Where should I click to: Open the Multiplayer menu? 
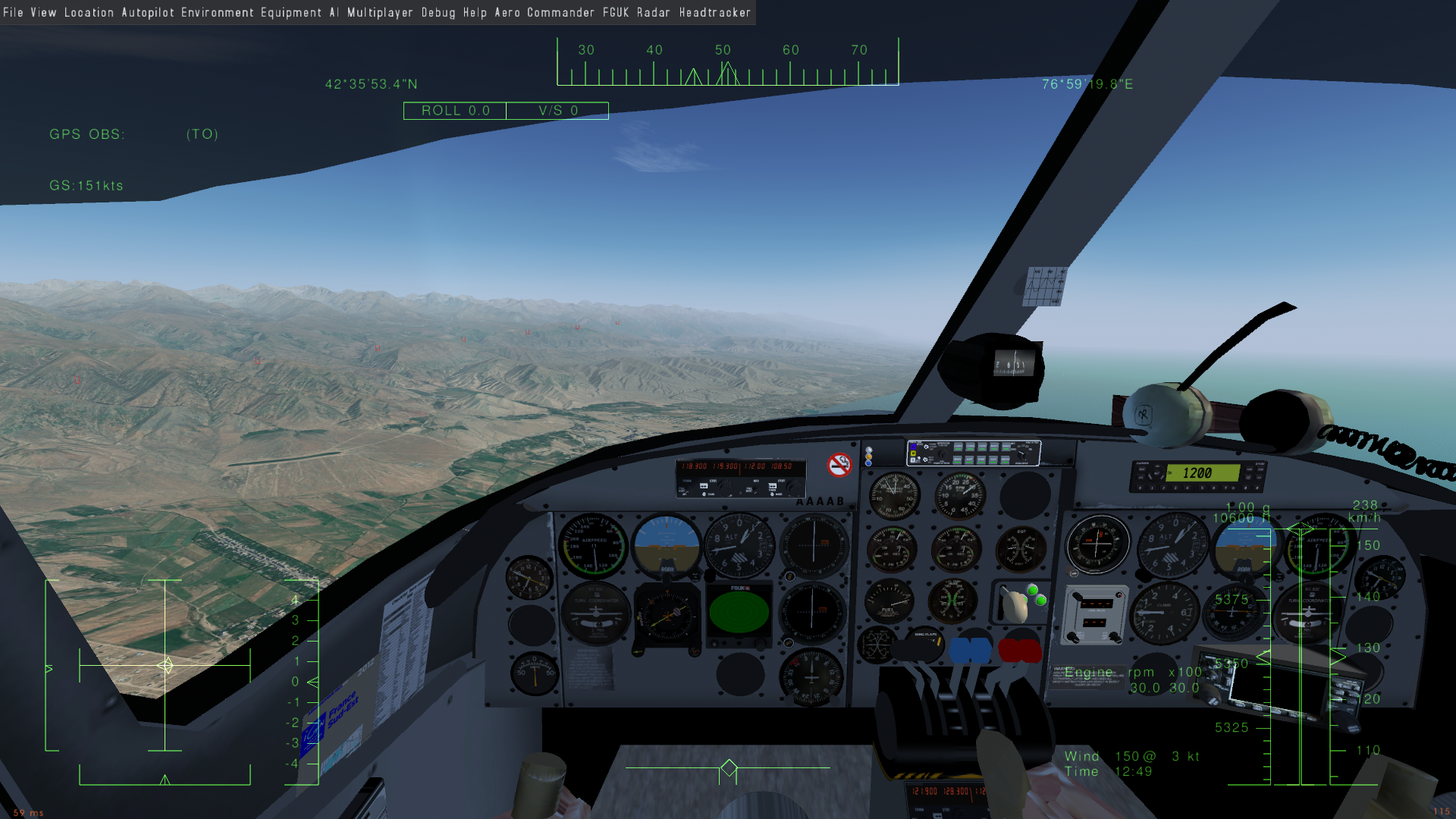380,12
